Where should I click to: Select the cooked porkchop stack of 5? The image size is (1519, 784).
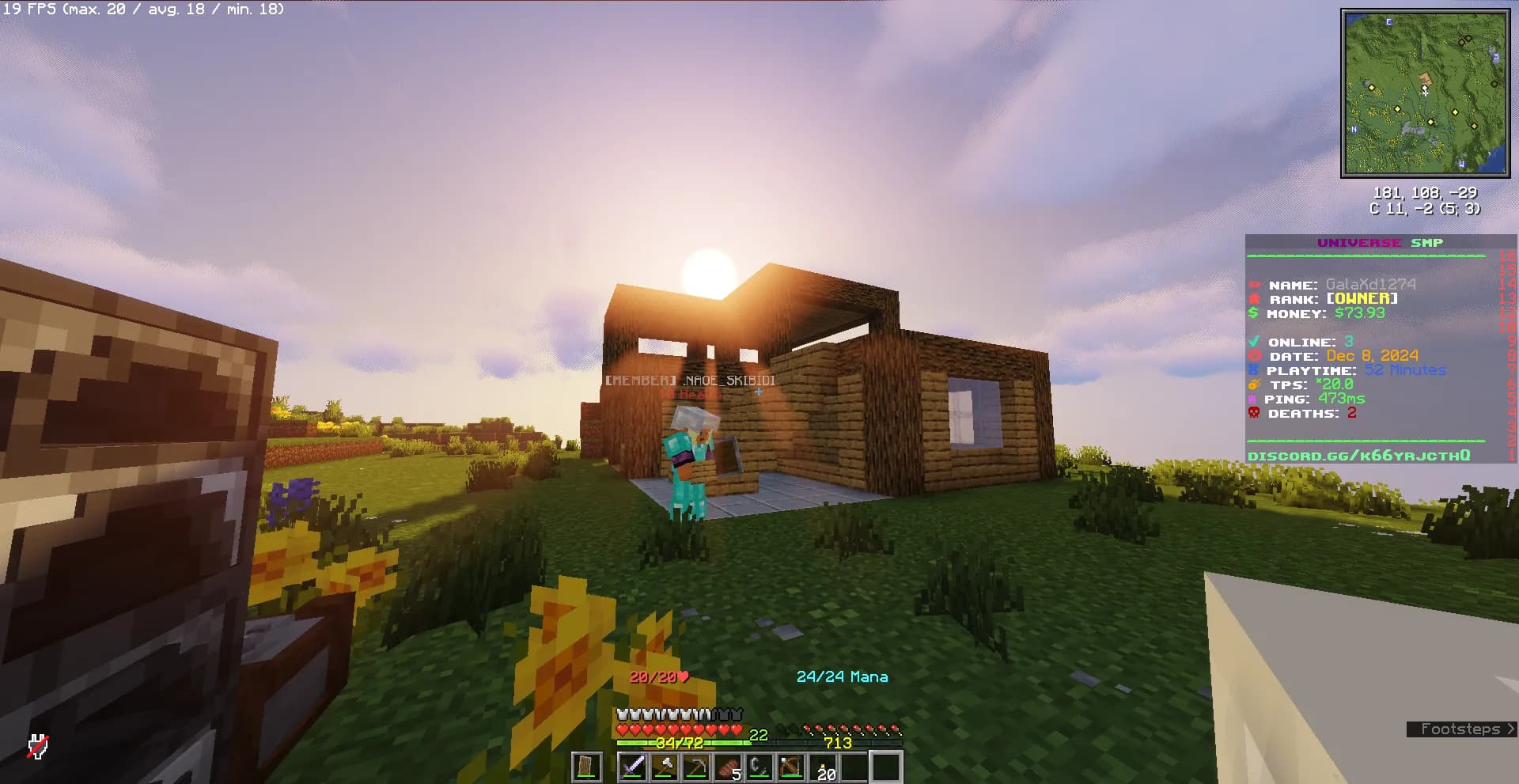click(729, 765)
